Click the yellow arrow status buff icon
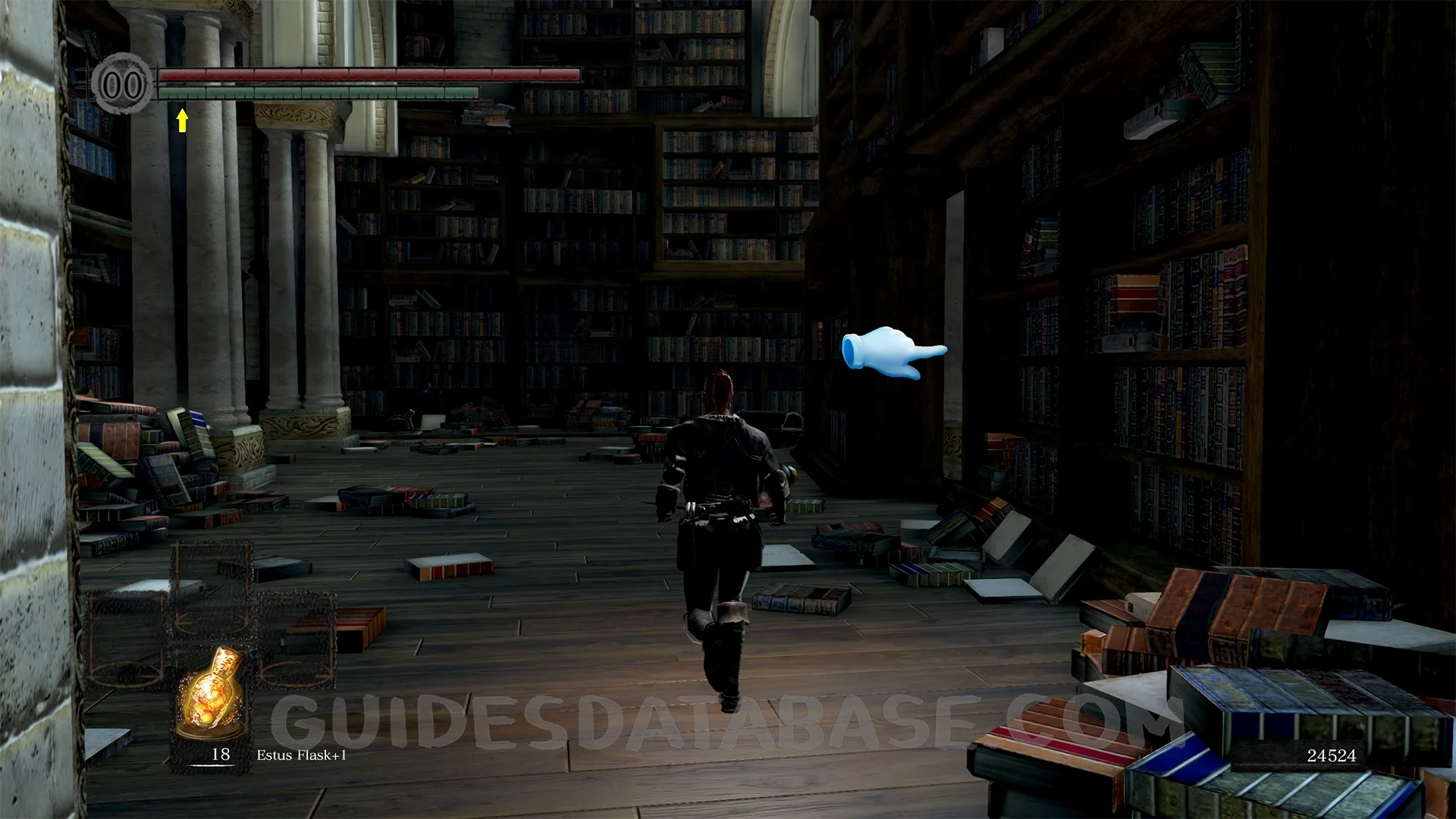The width and height of the screenshot is (1456, 819). [182, 120]
